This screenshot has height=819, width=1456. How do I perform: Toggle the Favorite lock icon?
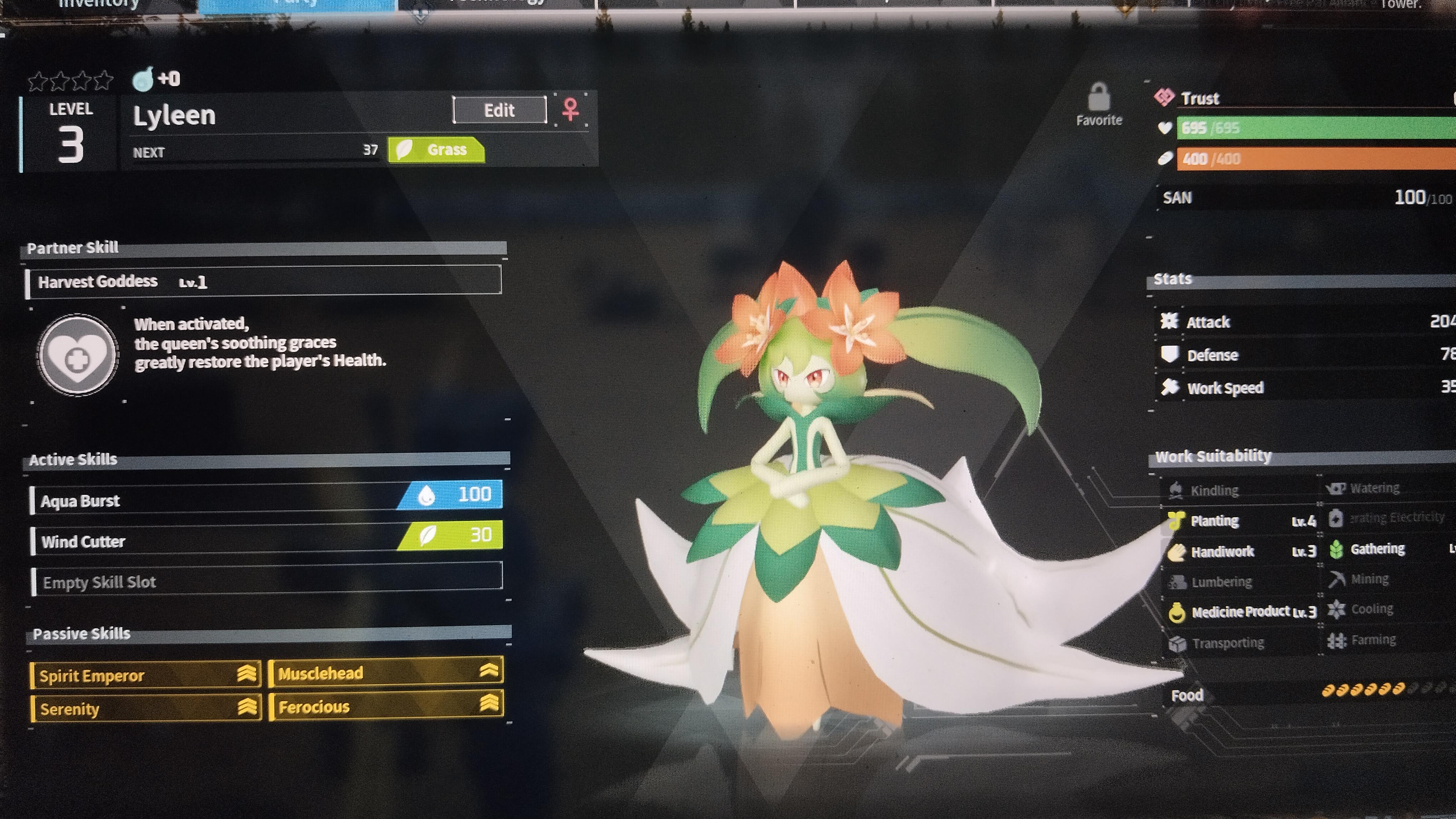pos(1098,98)
